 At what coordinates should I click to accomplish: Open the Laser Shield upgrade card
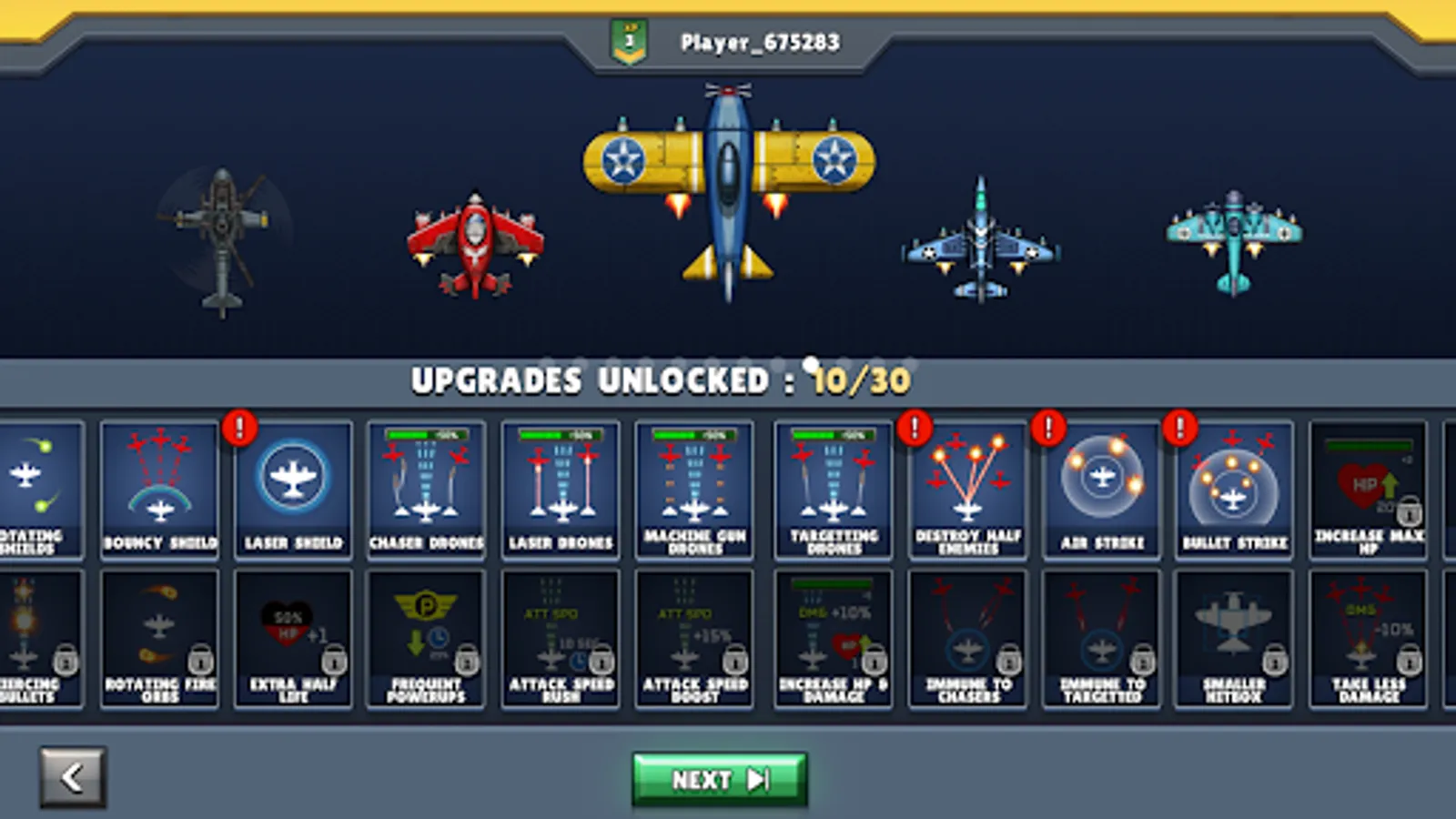click(293, 487)
